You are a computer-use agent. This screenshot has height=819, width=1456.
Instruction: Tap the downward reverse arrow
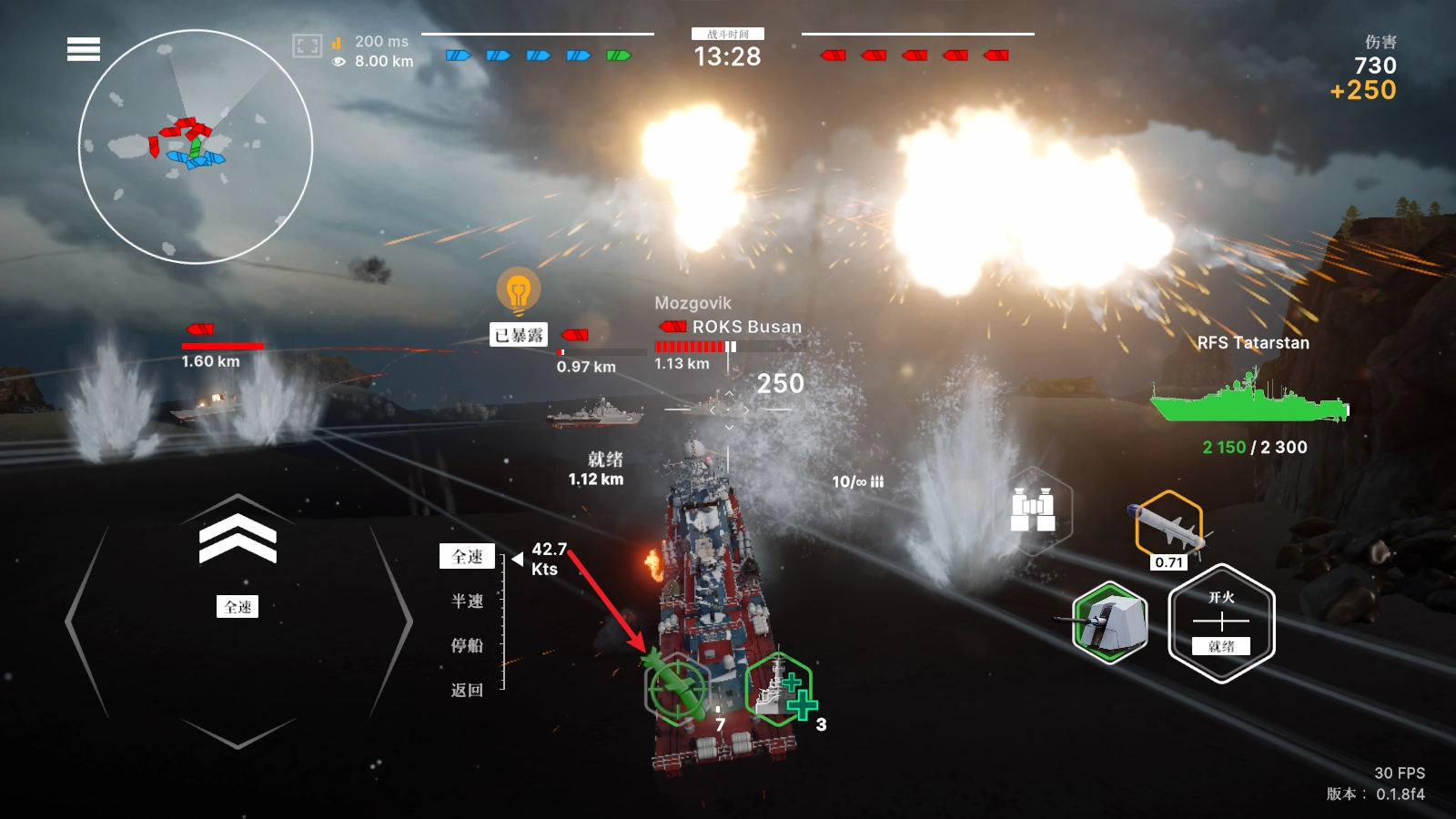click(238, 731)
